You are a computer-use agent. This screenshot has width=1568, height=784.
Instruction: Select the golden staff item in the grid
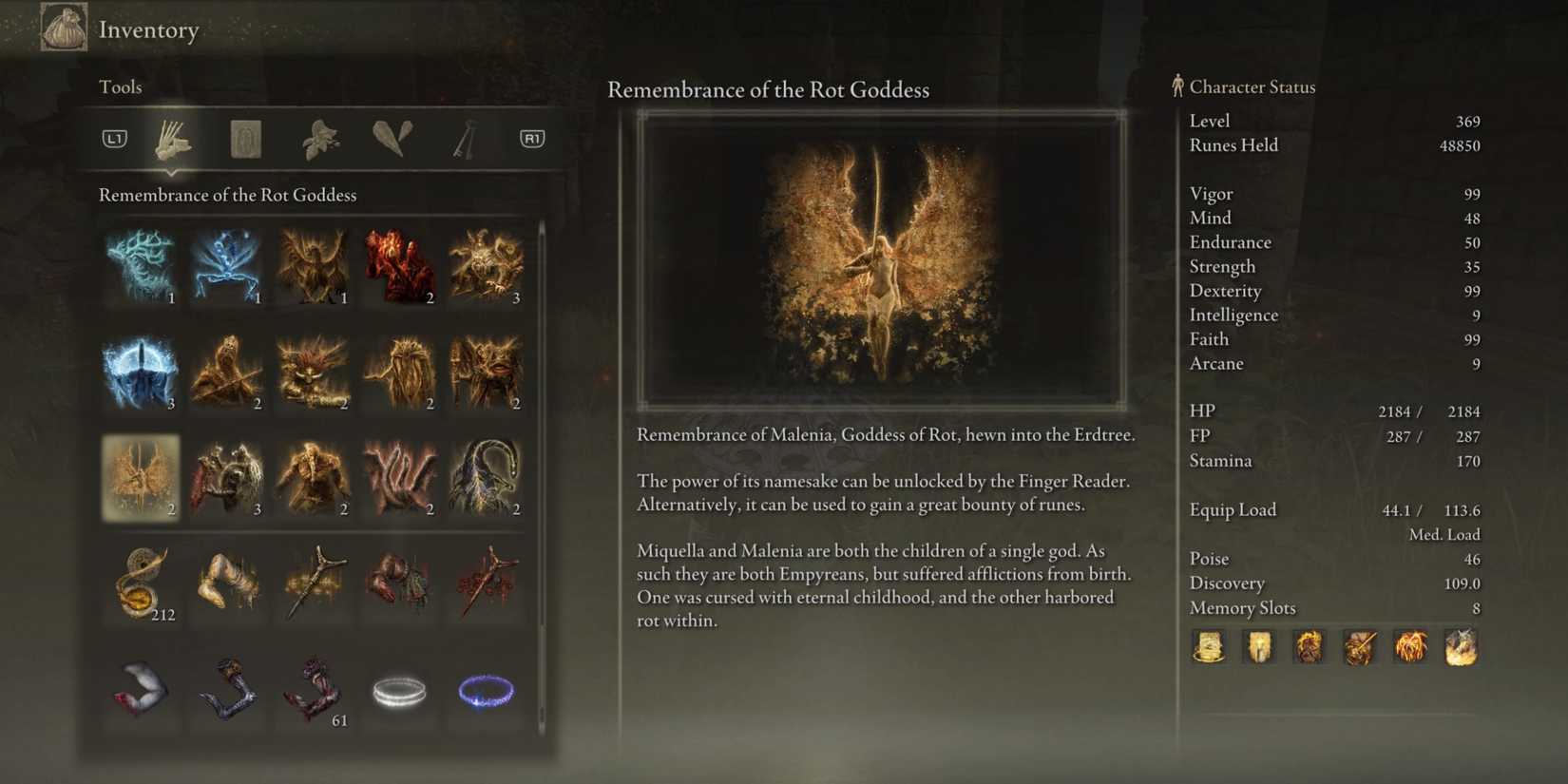[x=314, y=583]
